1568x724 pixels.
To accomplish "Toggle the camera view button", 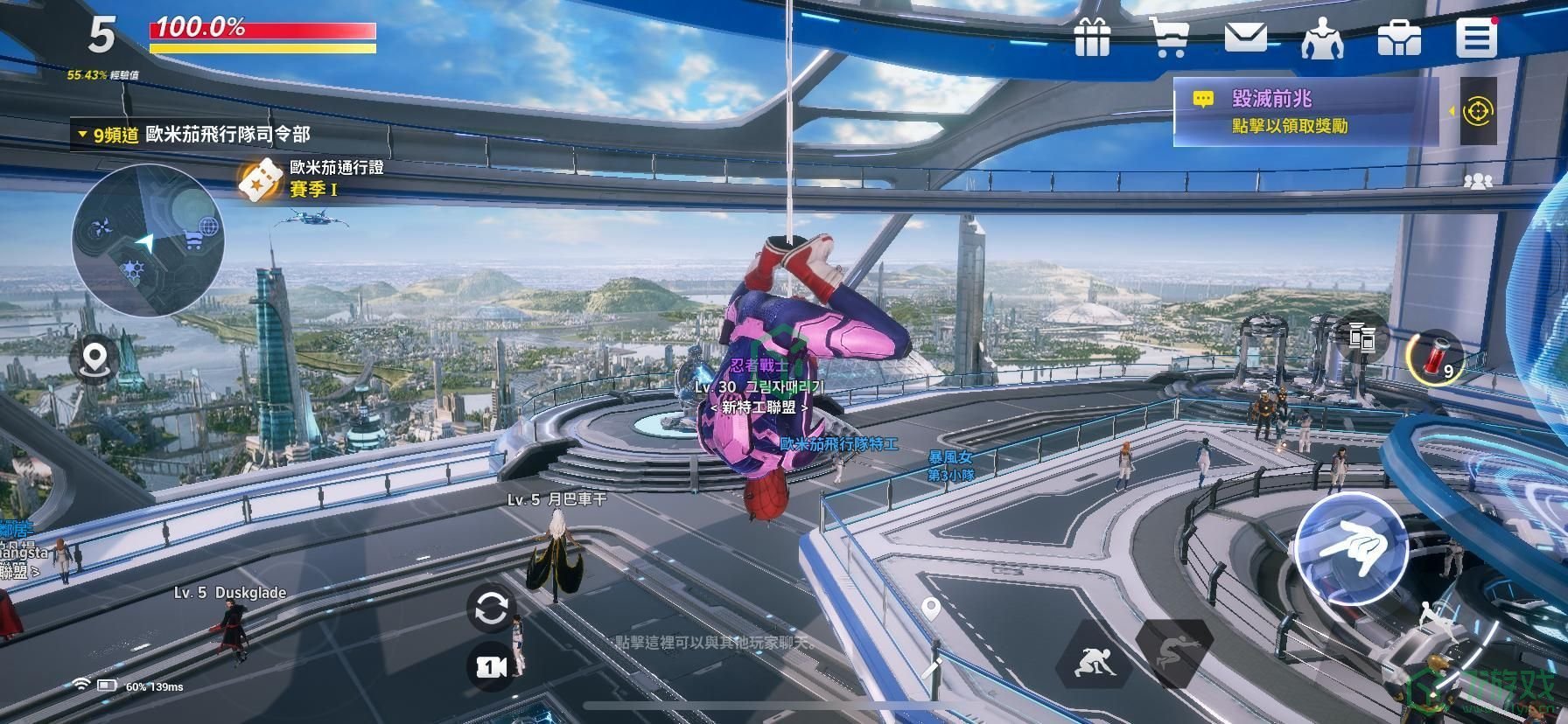I will (x=491, y=667).
